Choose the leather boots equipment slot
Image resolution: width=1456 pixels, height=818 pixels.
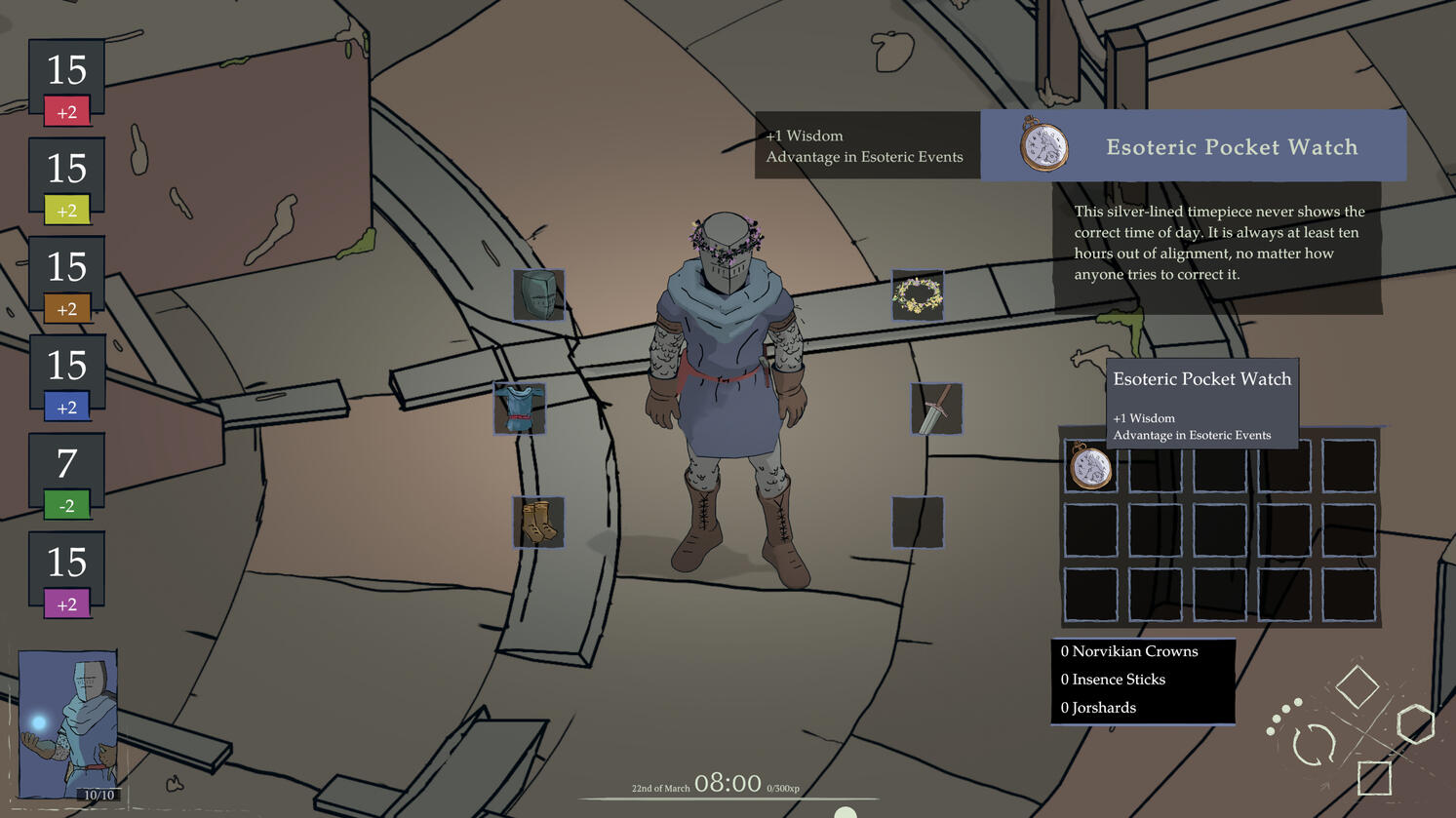click(x=538, y=522)
